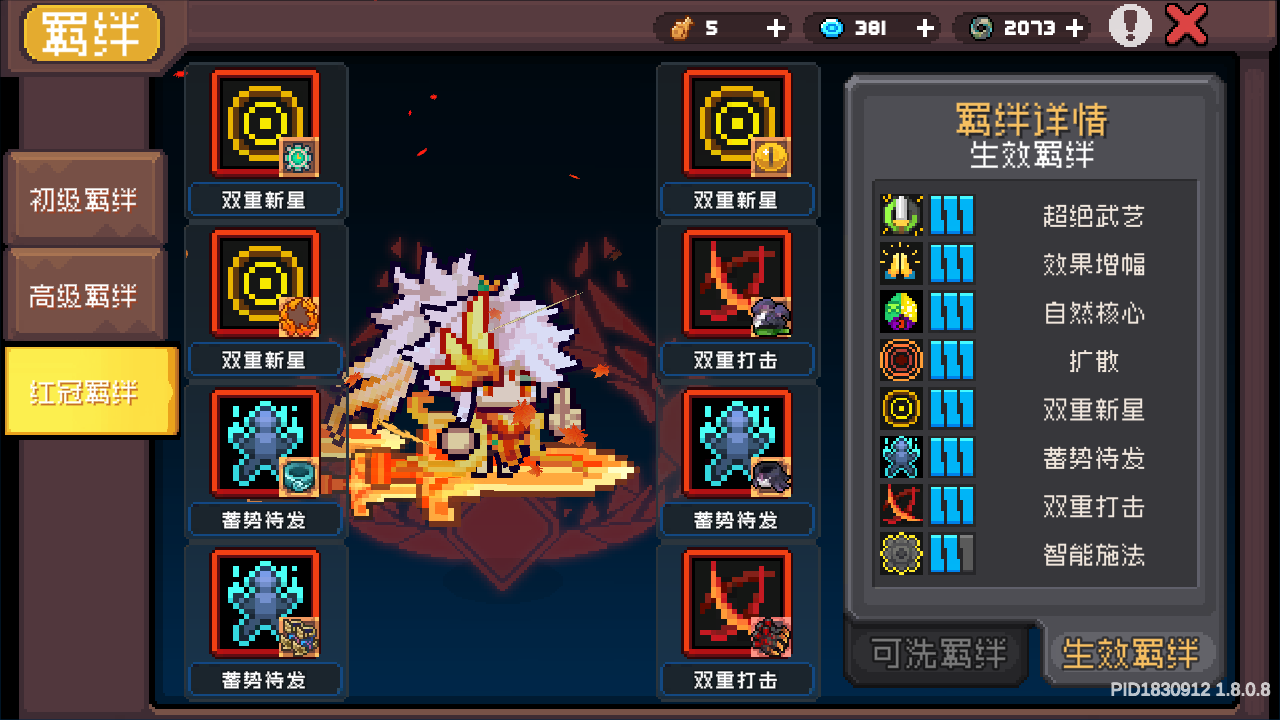Switch to the 初级羁绊 tab
Image resolution: width=1280 pixels, height=720 pixels.
[x=84, y=198]
